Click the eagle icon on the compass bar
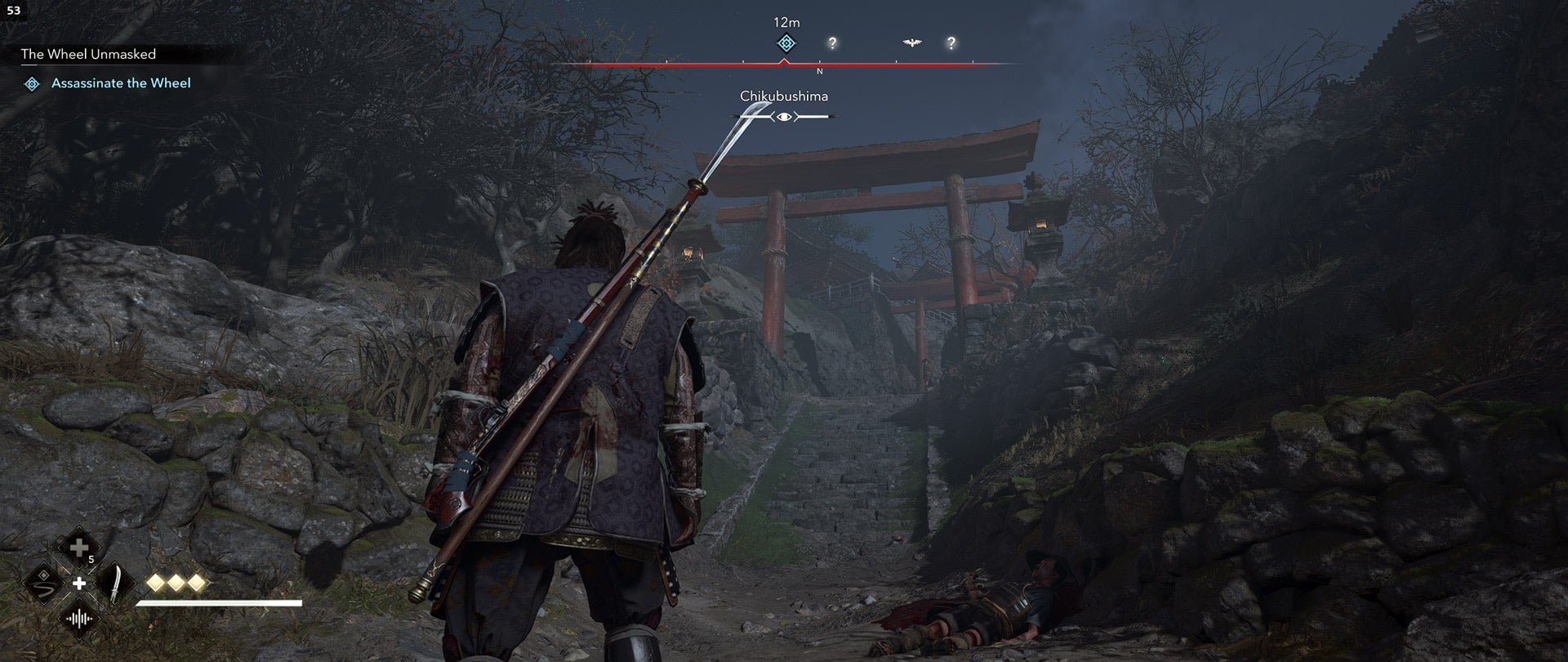The height and width of the screenshot is (662, 1568). 912,42
